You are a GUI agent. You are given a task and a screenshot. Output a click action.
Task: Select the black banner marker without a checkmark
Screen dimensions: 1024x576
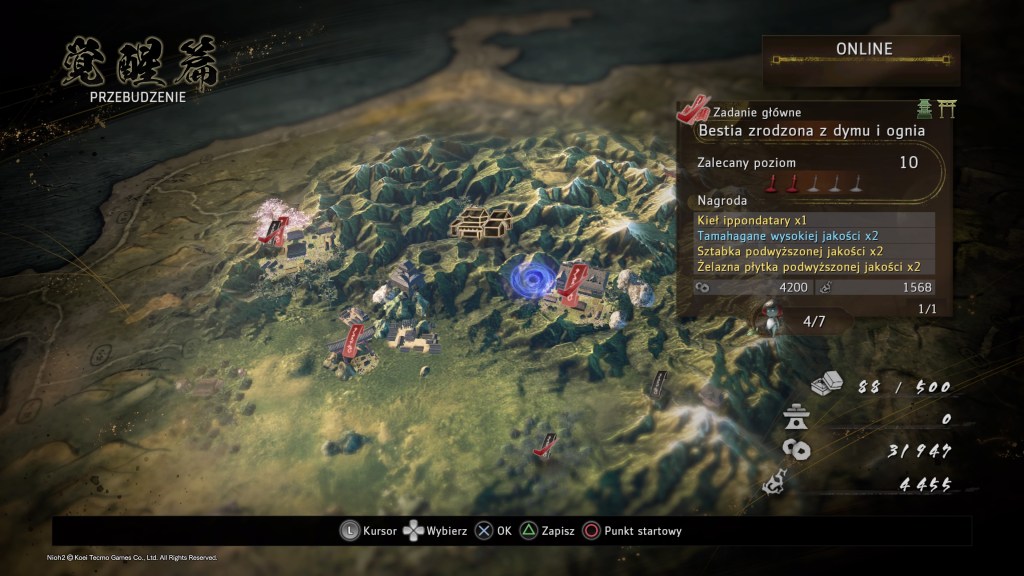coord(658,385)
